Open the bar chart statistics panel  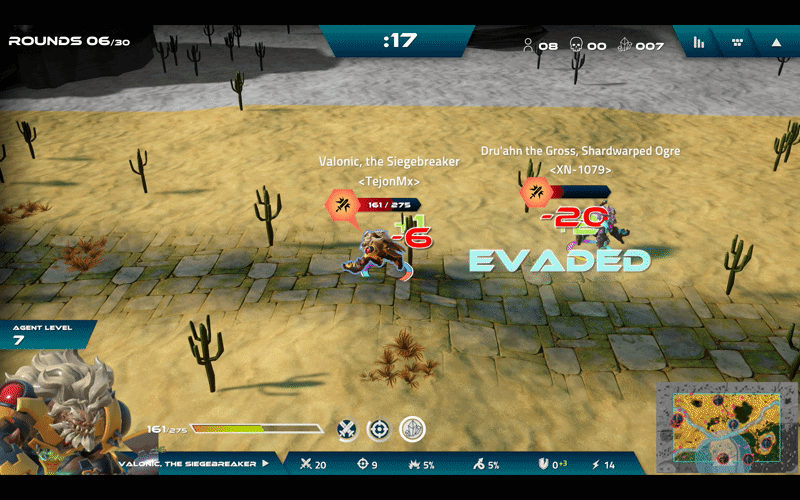coord(699,43)
